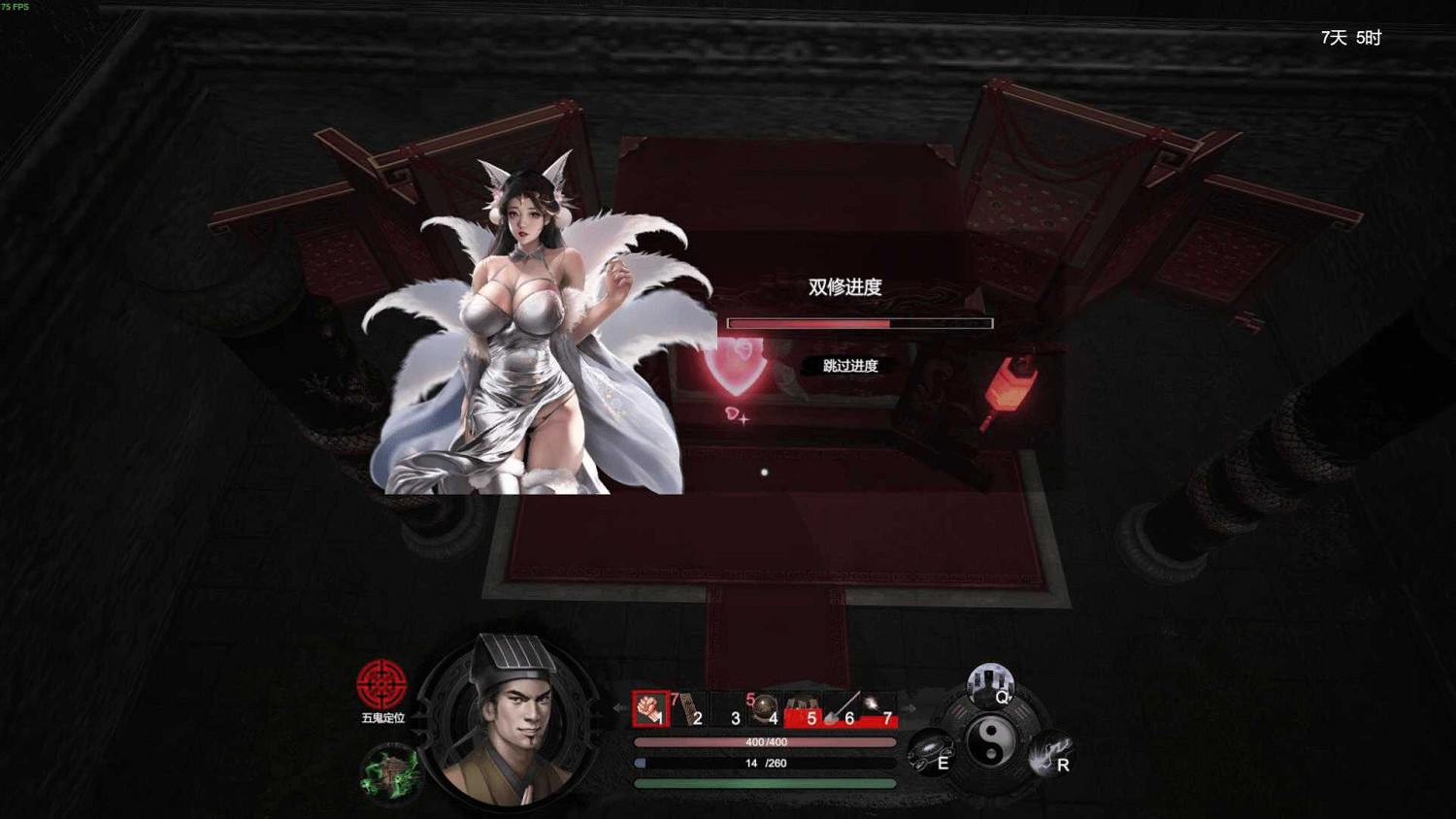Click the 双修进度 progress bar
The height and width of the screenshot is (819, 1456).
tap(859, 321)
